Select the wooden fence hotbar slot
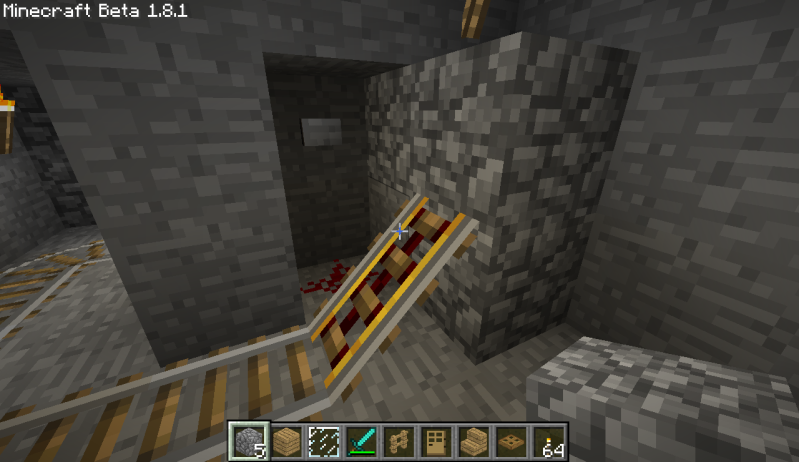Image resolution: width=799 pixels, height=462 pixels. (399, 440)
